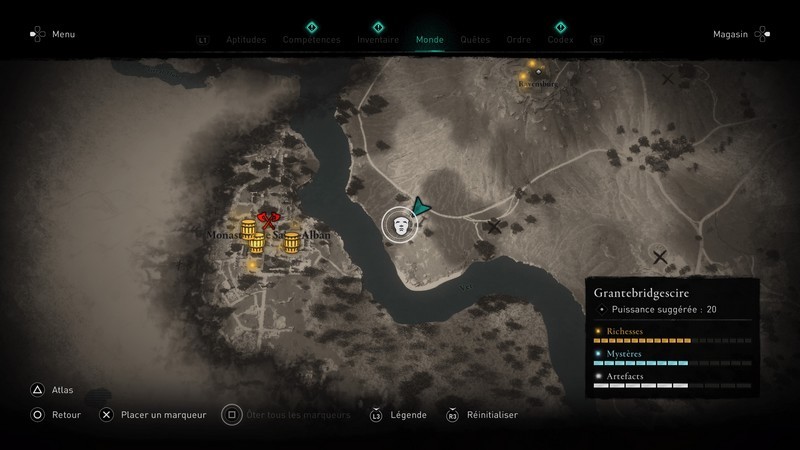
Task: Select the teal player arrow marker
Action: (422, 205)
